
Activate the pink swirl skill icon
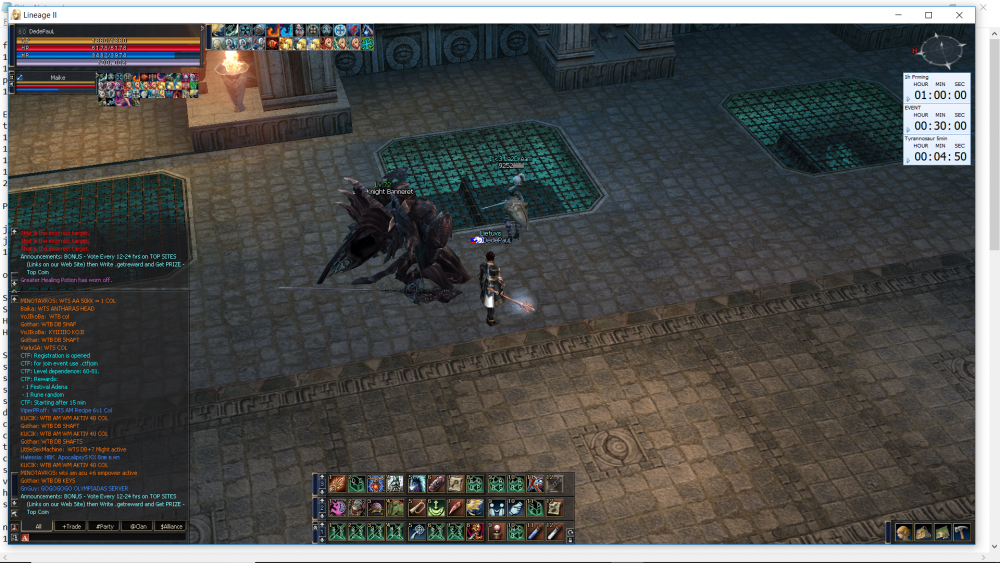(337, 508)
